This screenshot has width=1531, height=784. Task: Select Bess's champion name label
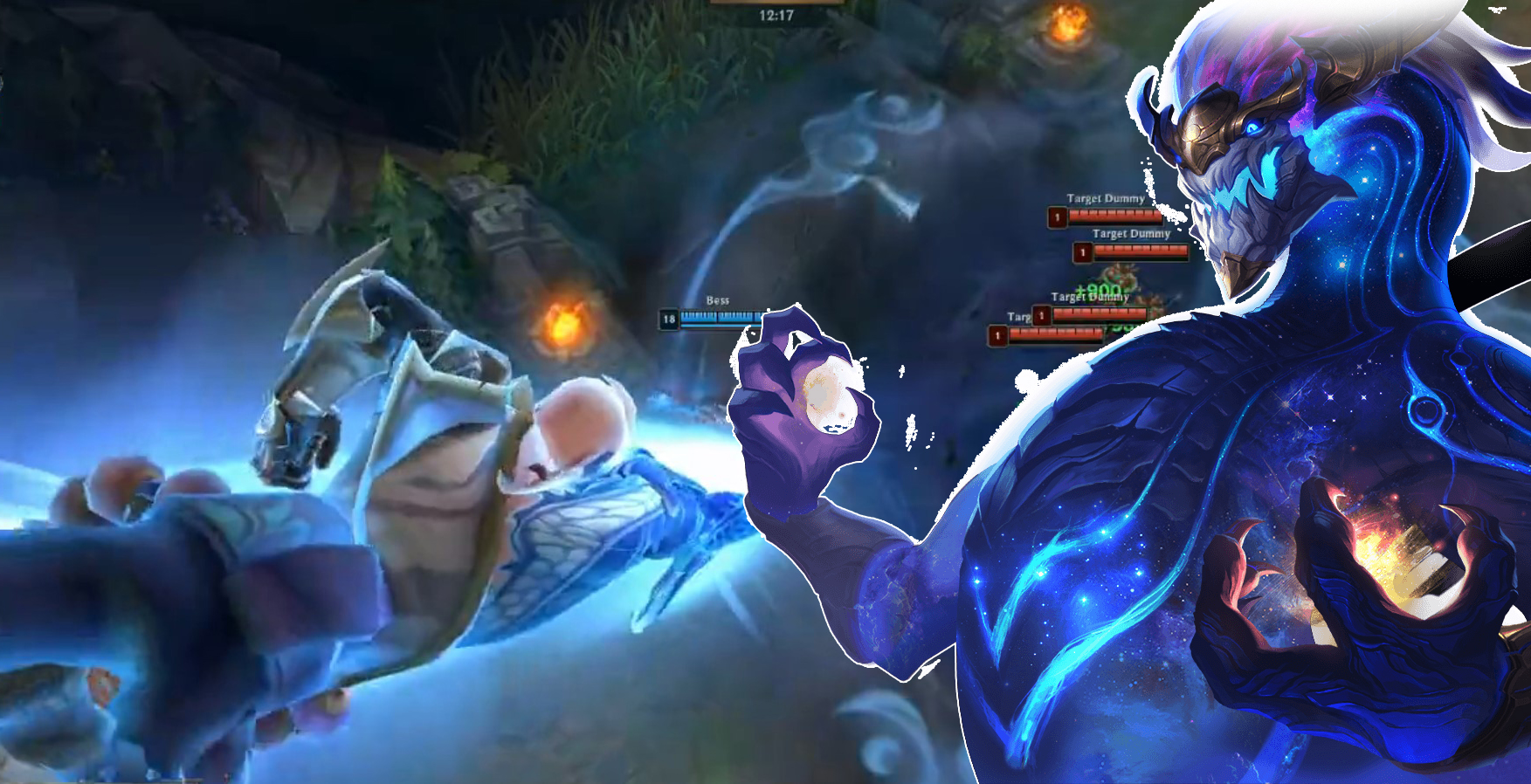point(716,299)
